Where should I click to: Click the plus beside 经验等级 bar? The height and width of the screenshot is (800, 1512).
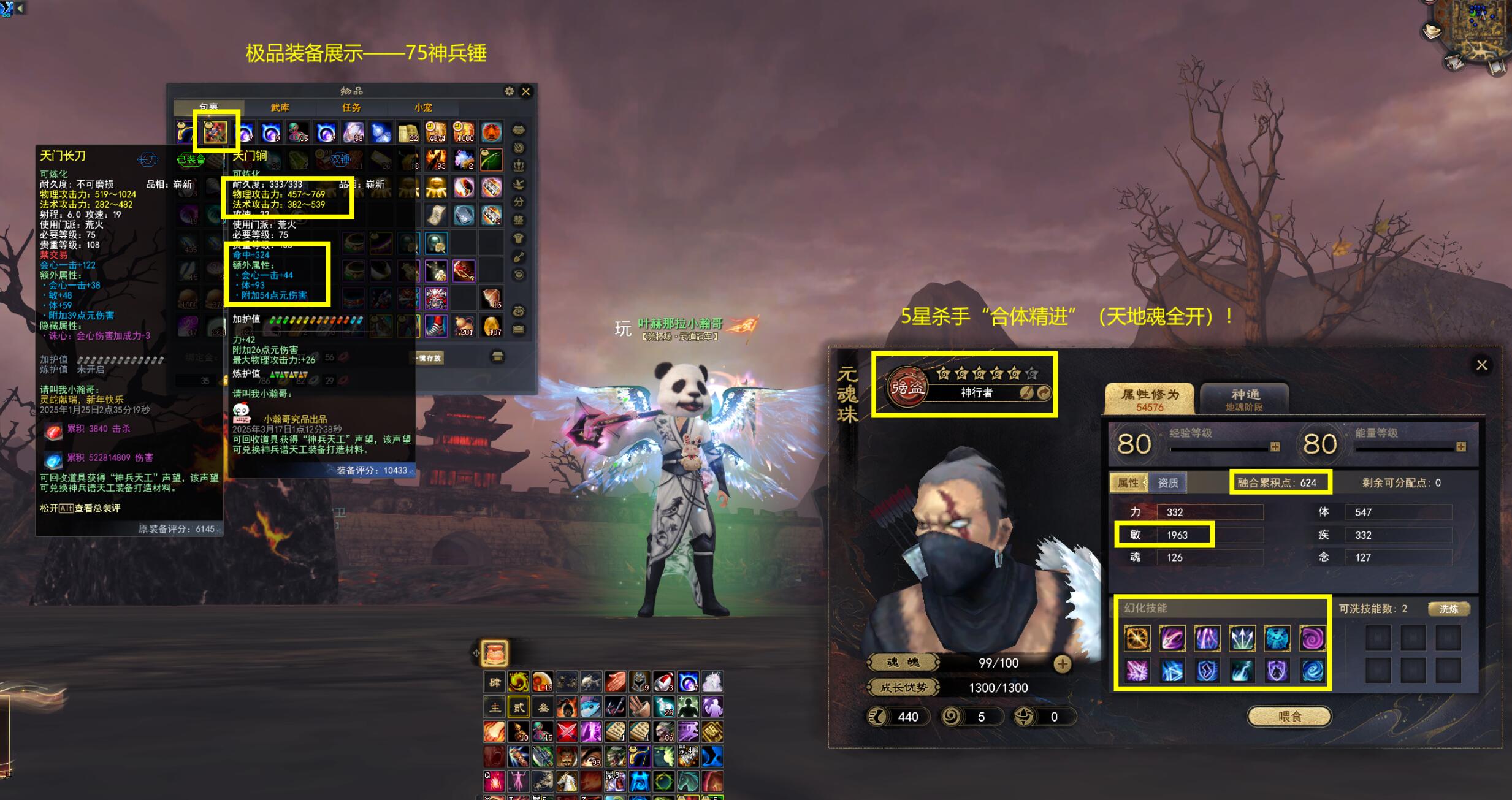(x=1275, y=447)
